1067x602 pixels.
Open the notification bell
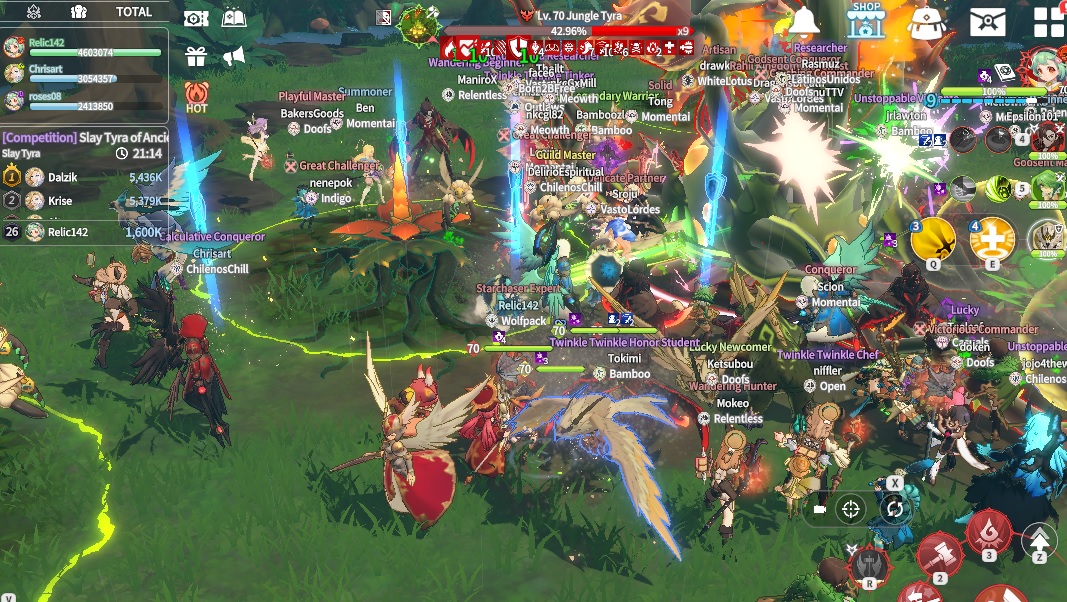[803, 20]
